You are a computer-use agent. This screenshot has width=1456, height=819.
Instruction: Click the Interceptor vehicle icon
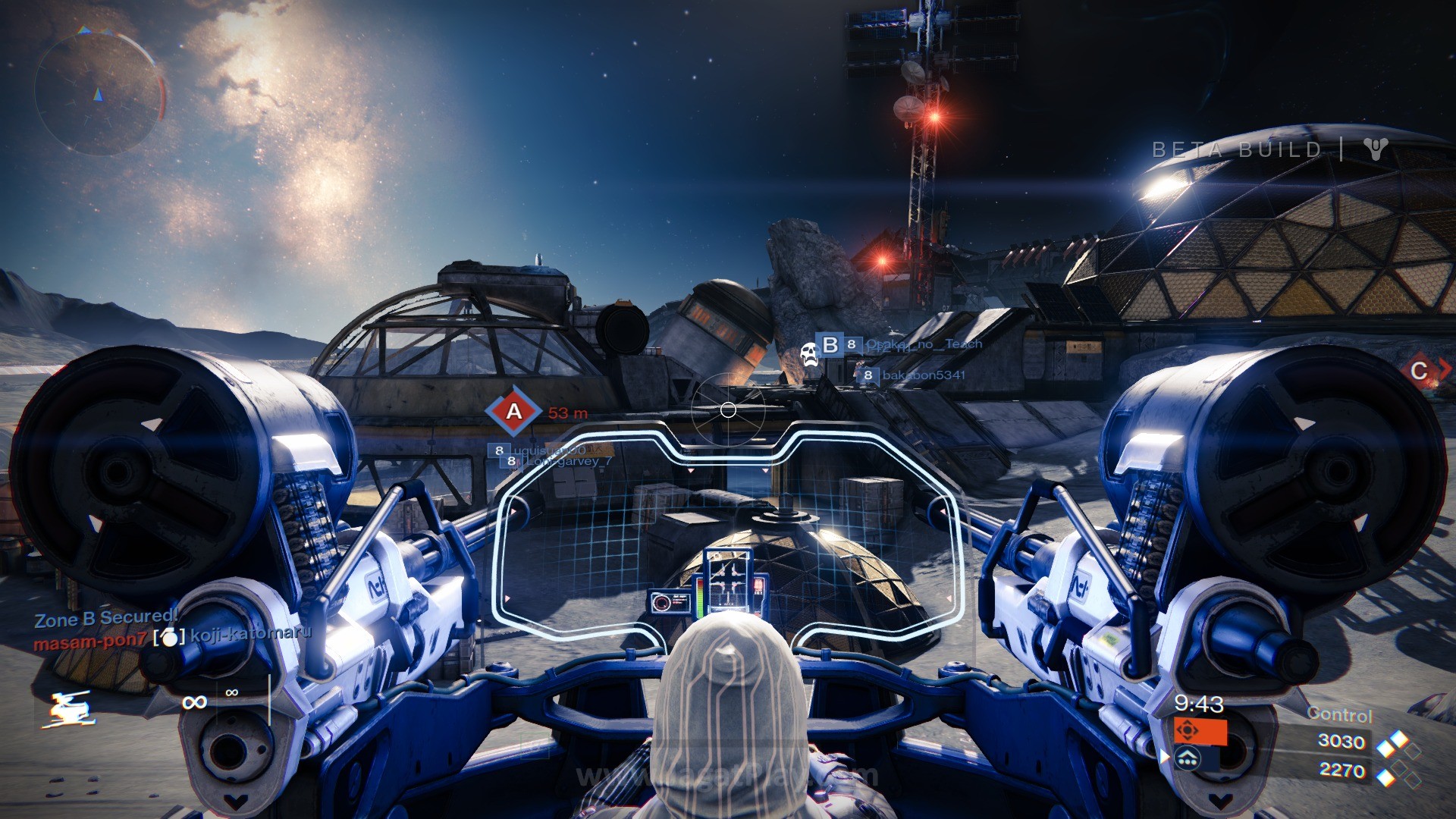(x=69, y=709)
